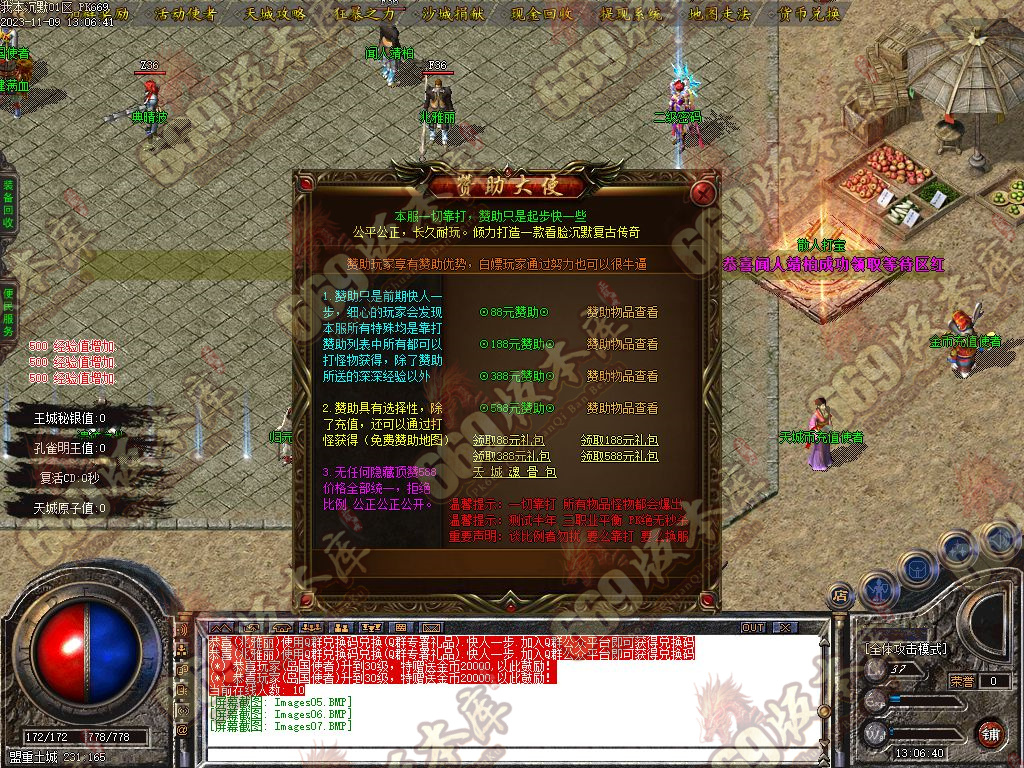Viewport: 1024px width, 768px height.
Task: Open the character figure icon button
Action: tap(877, 590)
